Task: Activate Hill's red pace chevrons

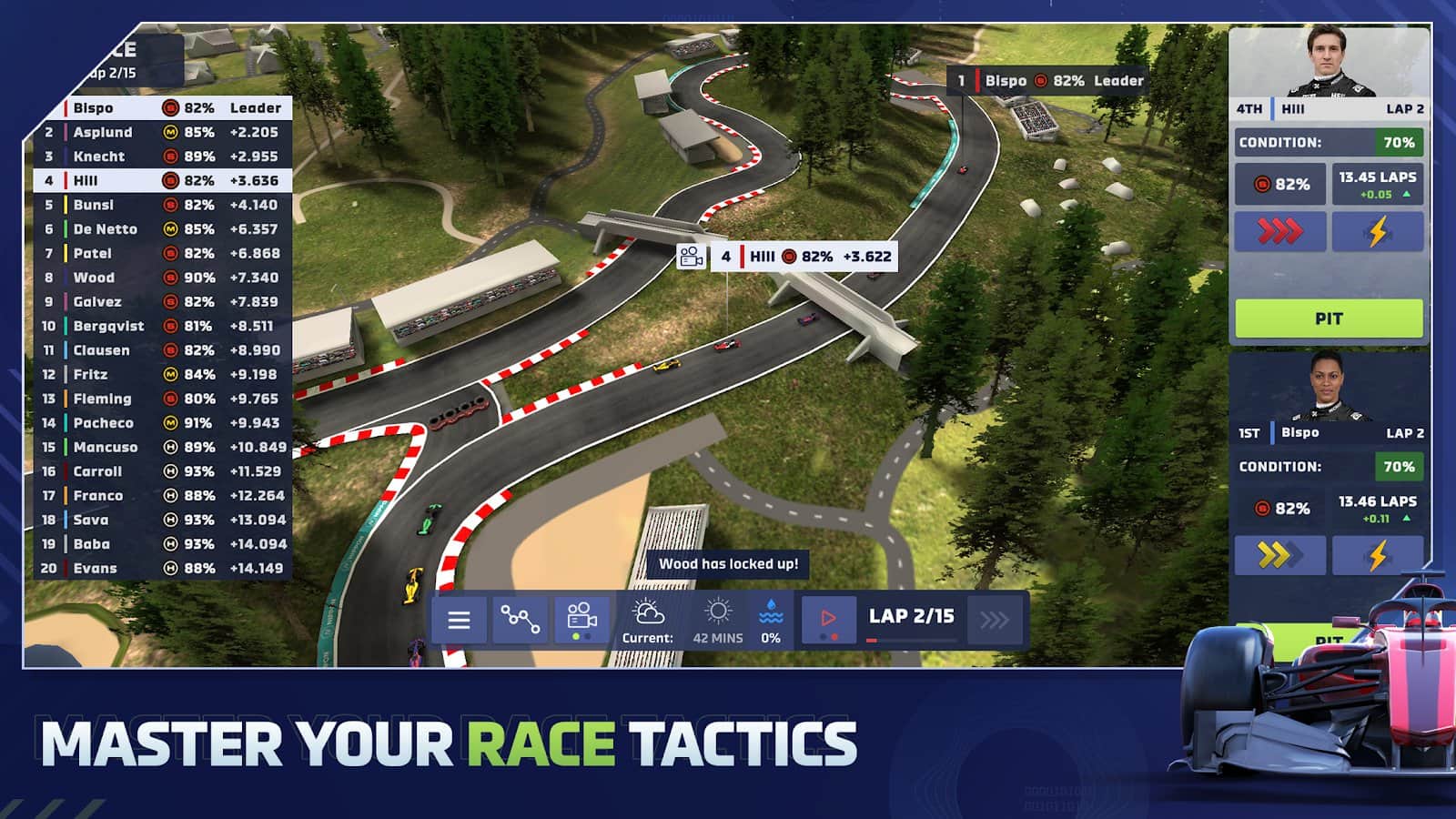Action: (x=1280, y=231)
